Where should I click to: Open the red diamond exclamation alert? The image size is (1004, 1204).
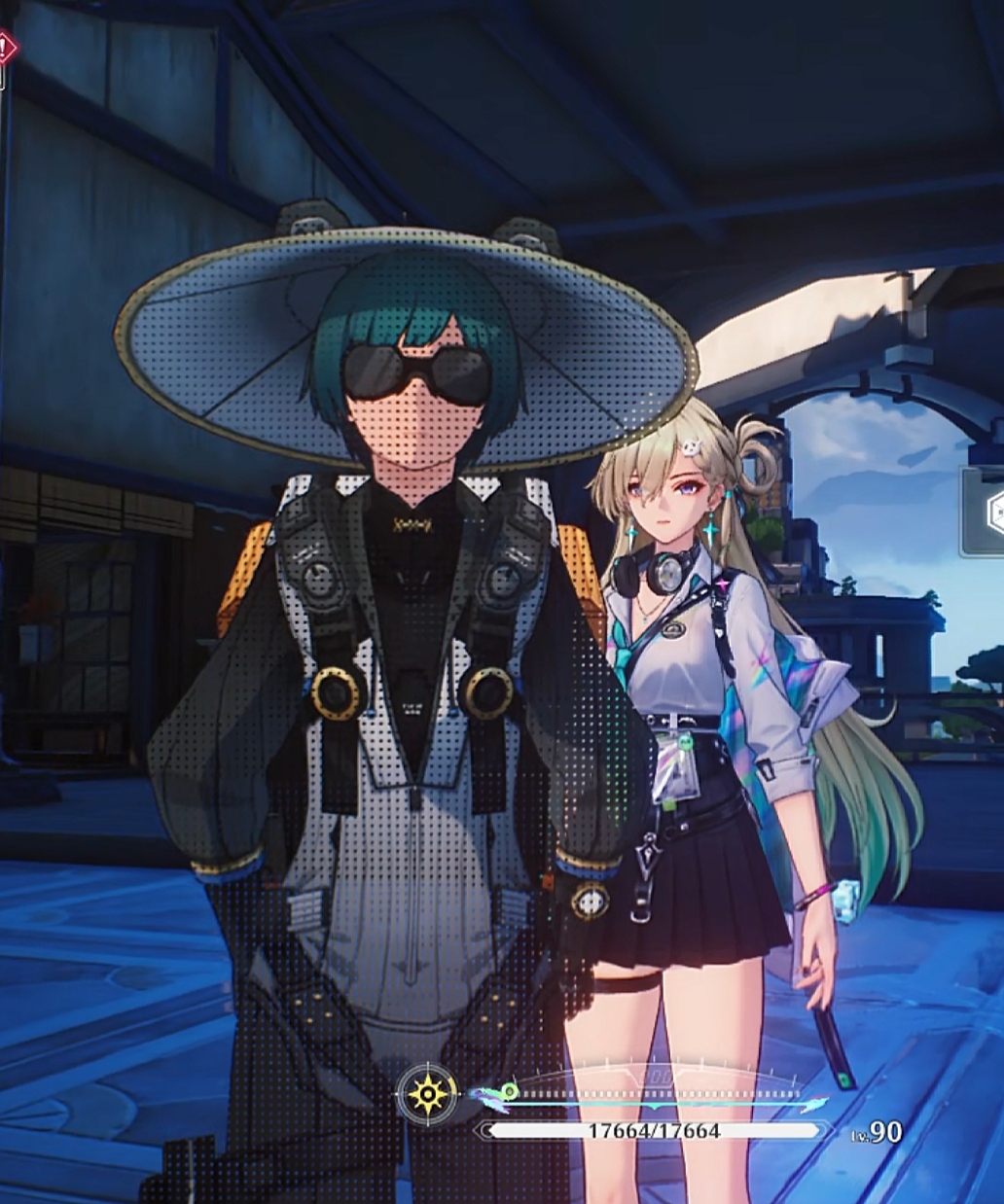6,49
